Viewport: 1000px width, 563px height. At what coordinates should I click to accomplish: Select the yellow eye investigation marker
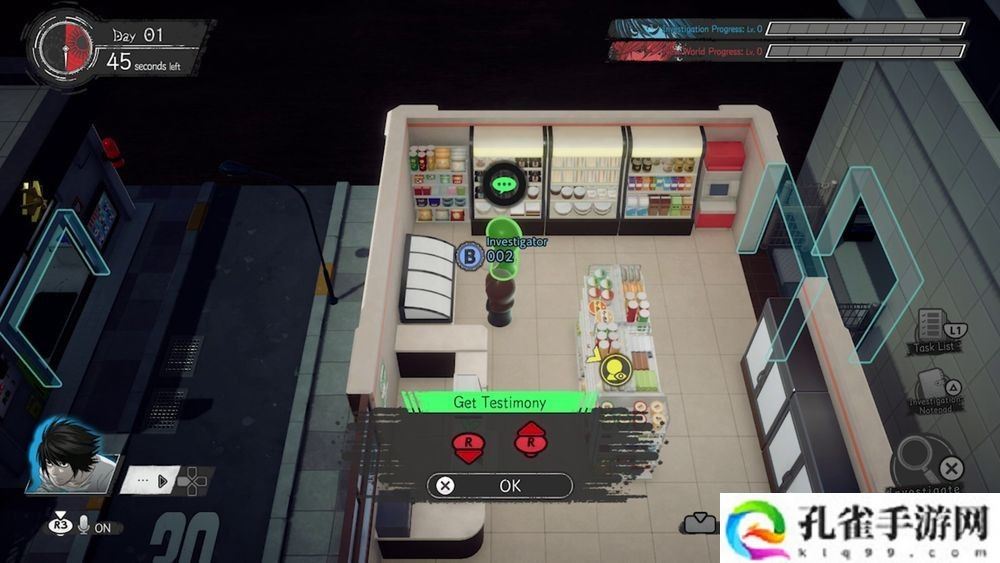coord(613,370)
